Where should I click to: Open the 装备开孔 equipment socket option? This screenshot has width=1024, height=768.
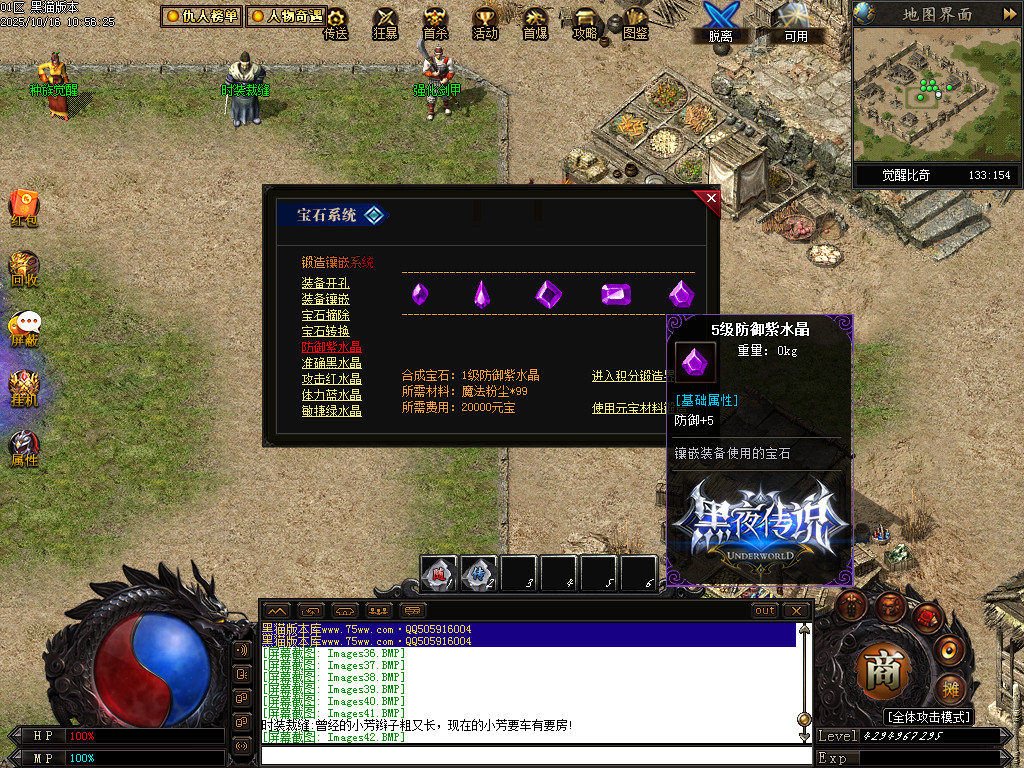tap(325, 283)
